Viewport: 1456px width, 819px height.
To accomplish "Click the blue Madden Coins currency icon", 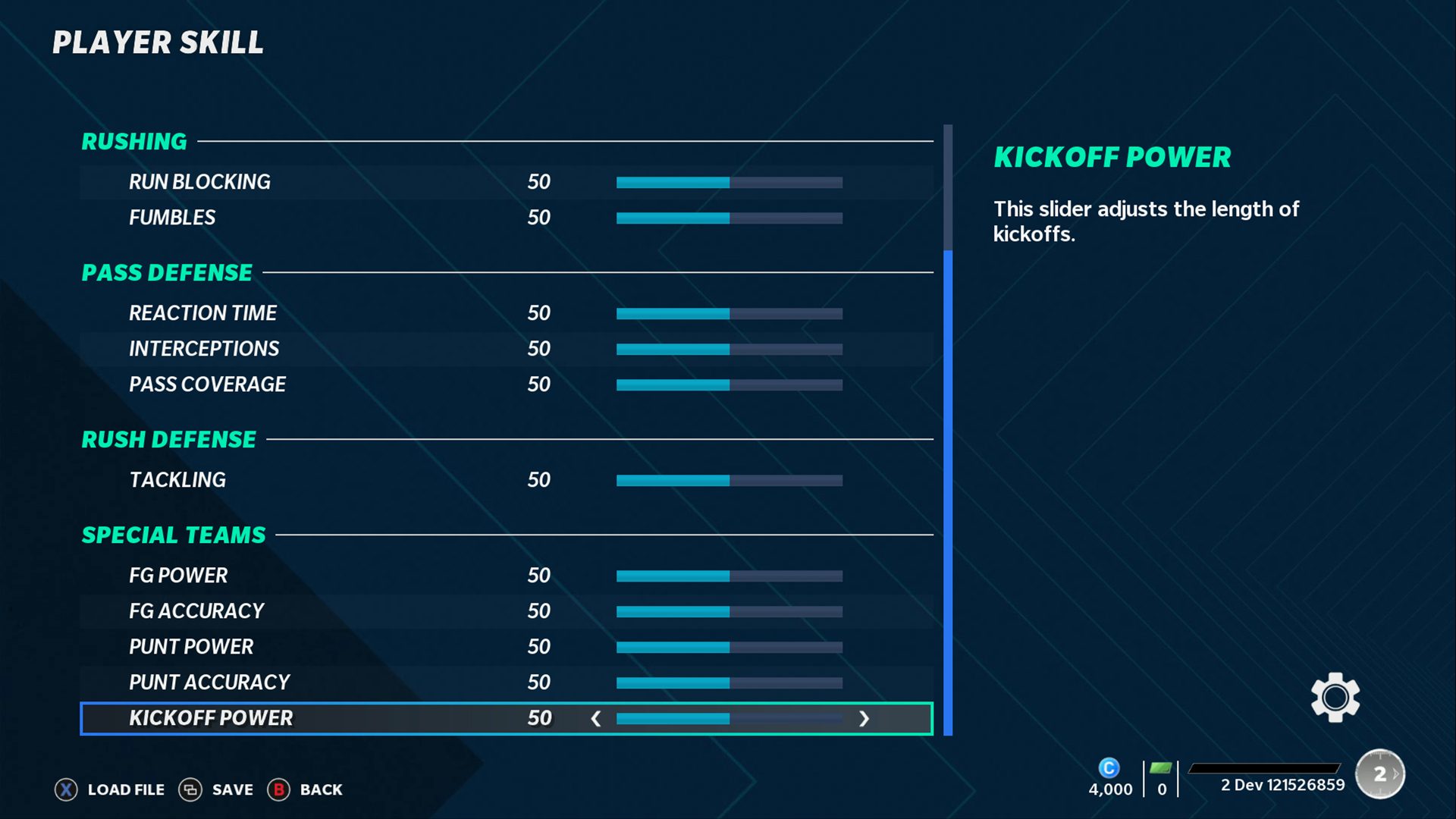I will pos(1110,768).
